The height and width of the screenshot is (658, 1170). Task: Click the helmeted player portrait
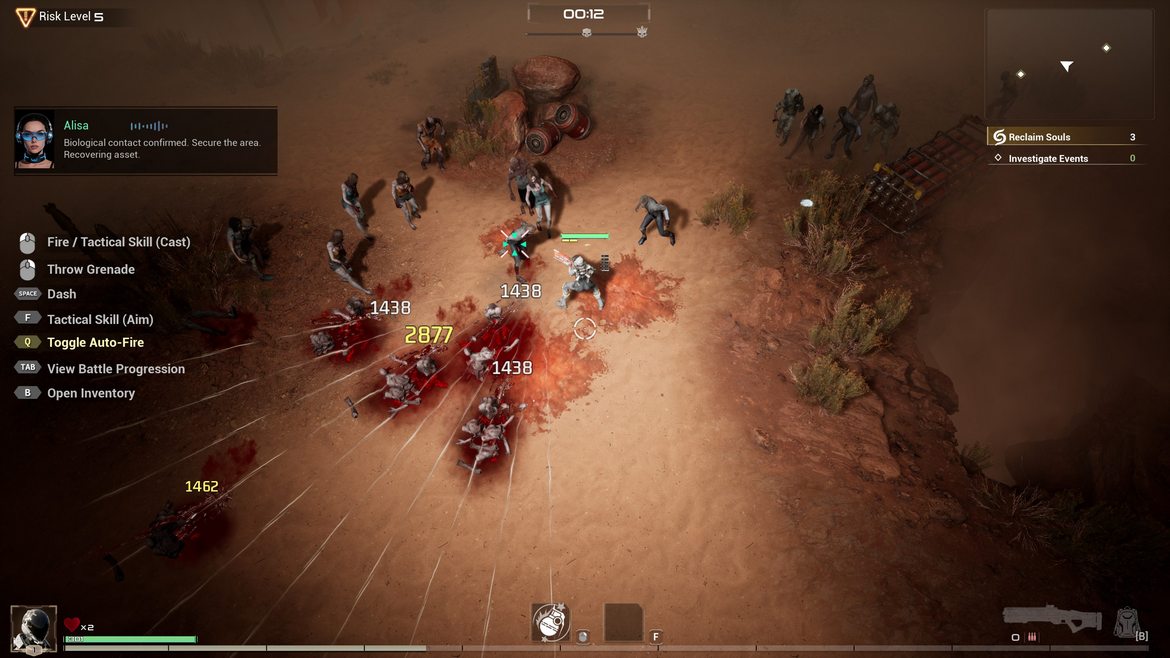[33, 630]
